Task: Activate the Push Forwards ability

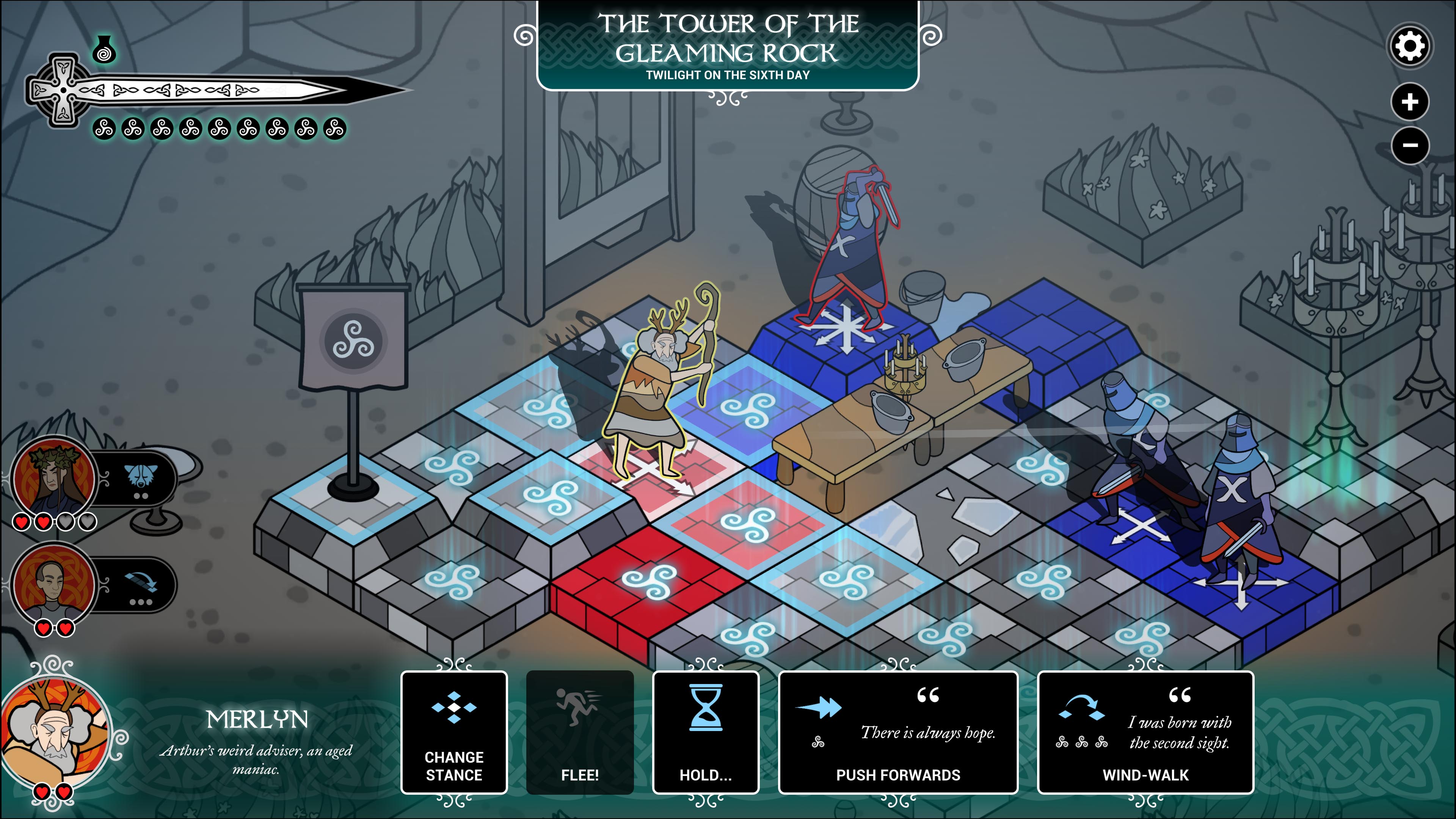Action: tap(898, 733)
